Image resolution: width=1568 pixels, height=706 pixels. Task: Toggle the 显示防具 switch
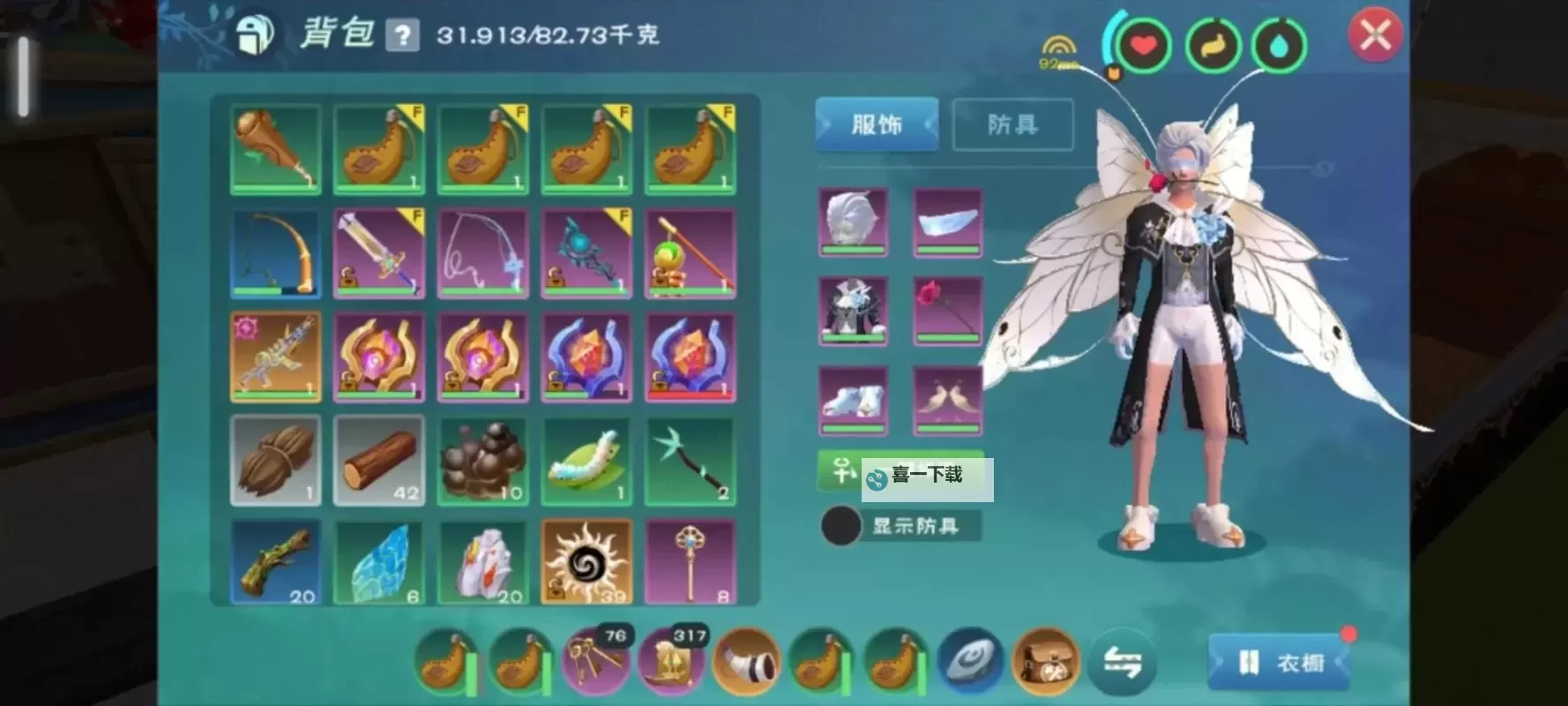point(840,524)
